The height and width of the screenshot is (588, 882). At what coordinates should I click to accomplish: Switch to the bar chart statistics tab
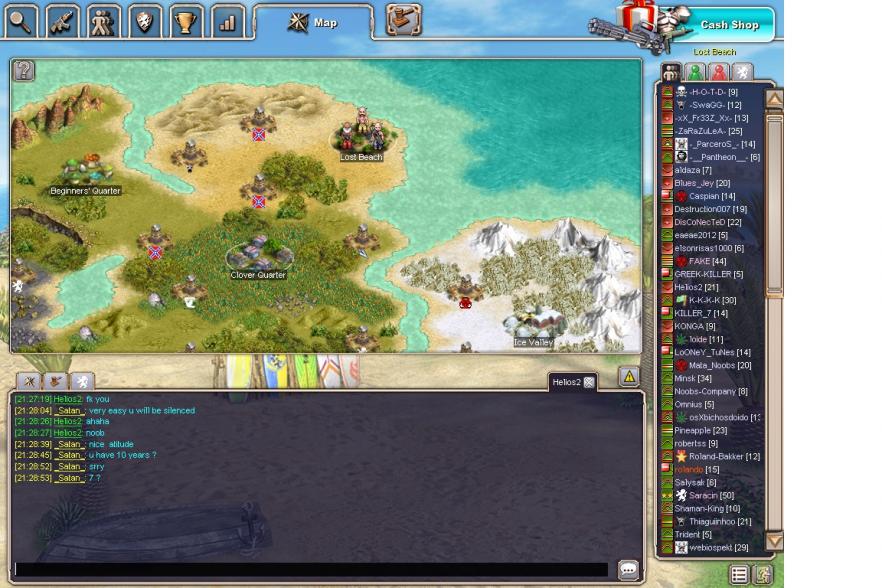tap(227, 20)
